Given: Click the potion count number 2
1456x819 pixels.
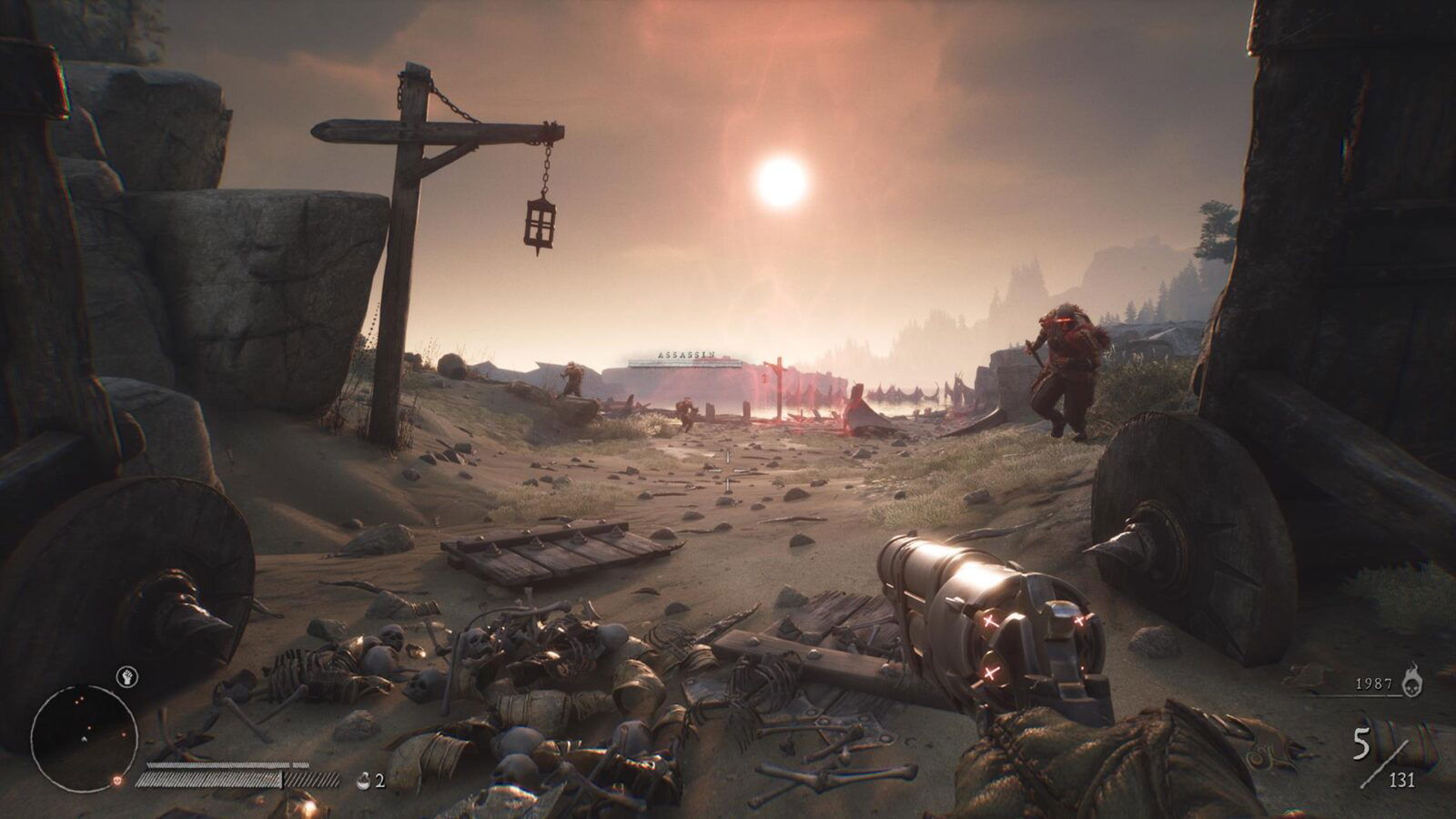Looking at the screenshot, I should pos(380,779).
